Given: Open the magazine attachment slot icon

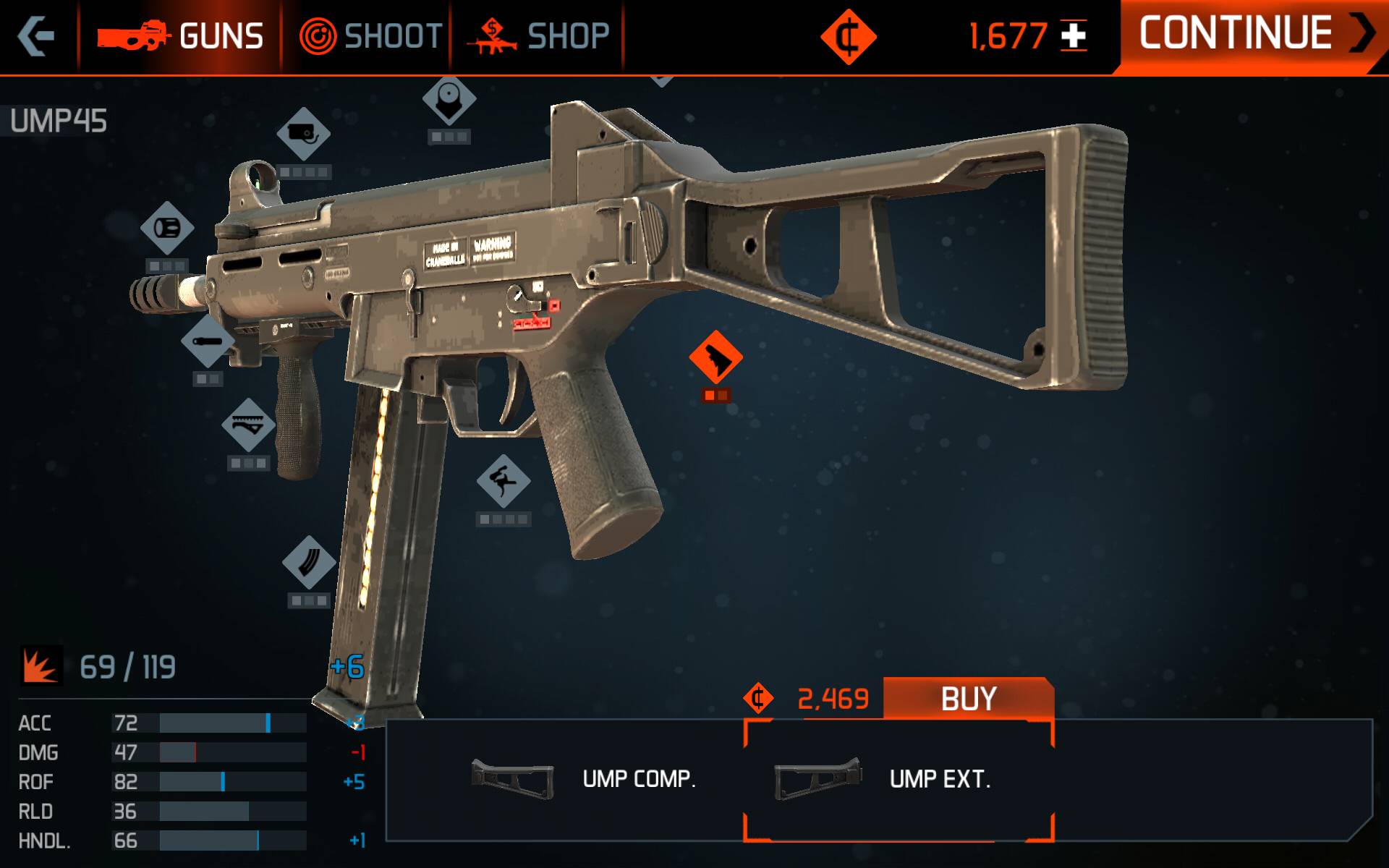Looking at the screenshot, I should (x=309, y=562).
